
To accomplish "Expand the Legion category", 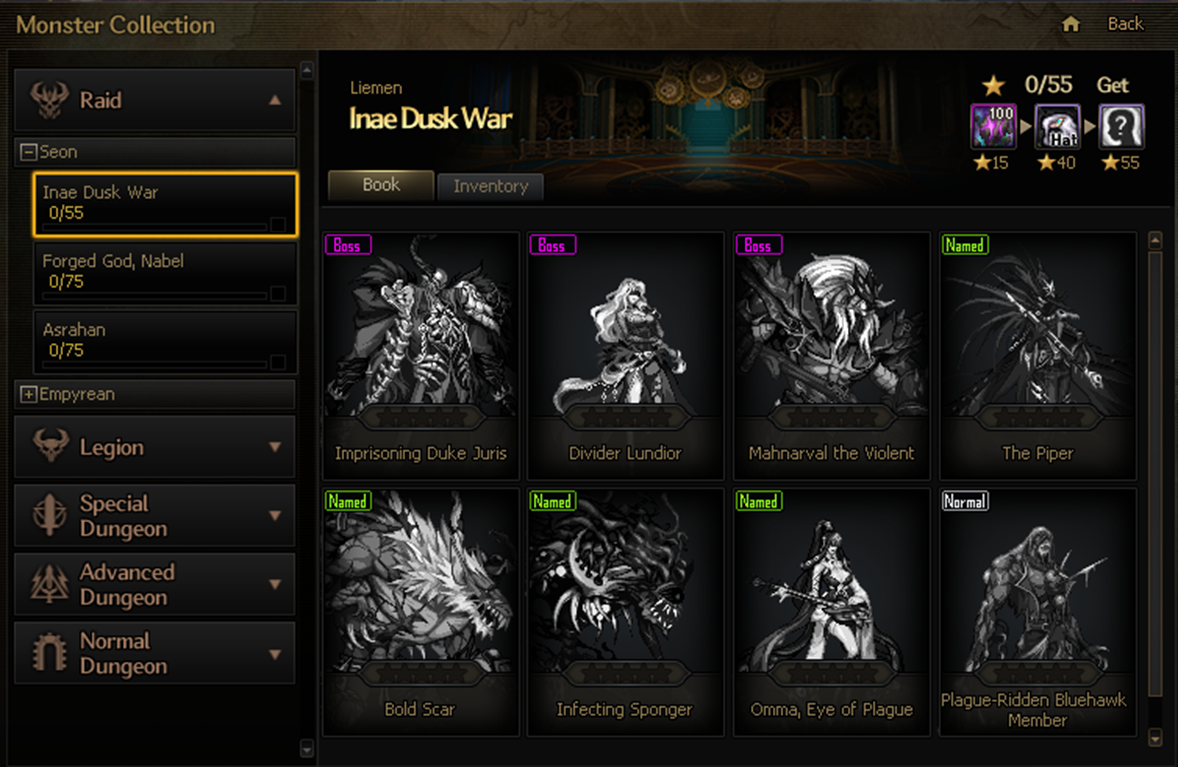I will click(x=155, y=447).
